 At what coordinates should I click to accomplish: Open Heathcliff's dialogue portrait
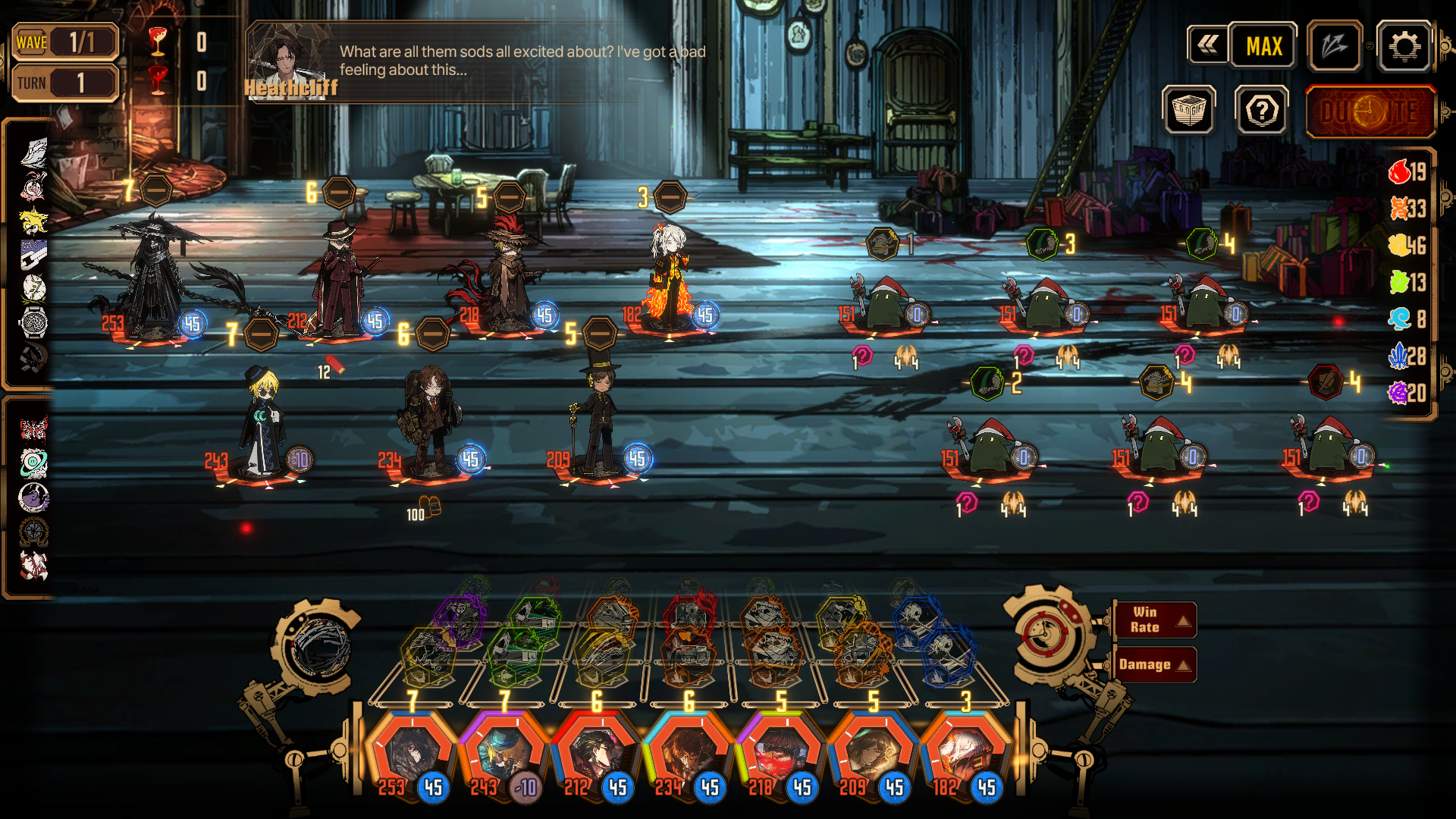(289, 62)
